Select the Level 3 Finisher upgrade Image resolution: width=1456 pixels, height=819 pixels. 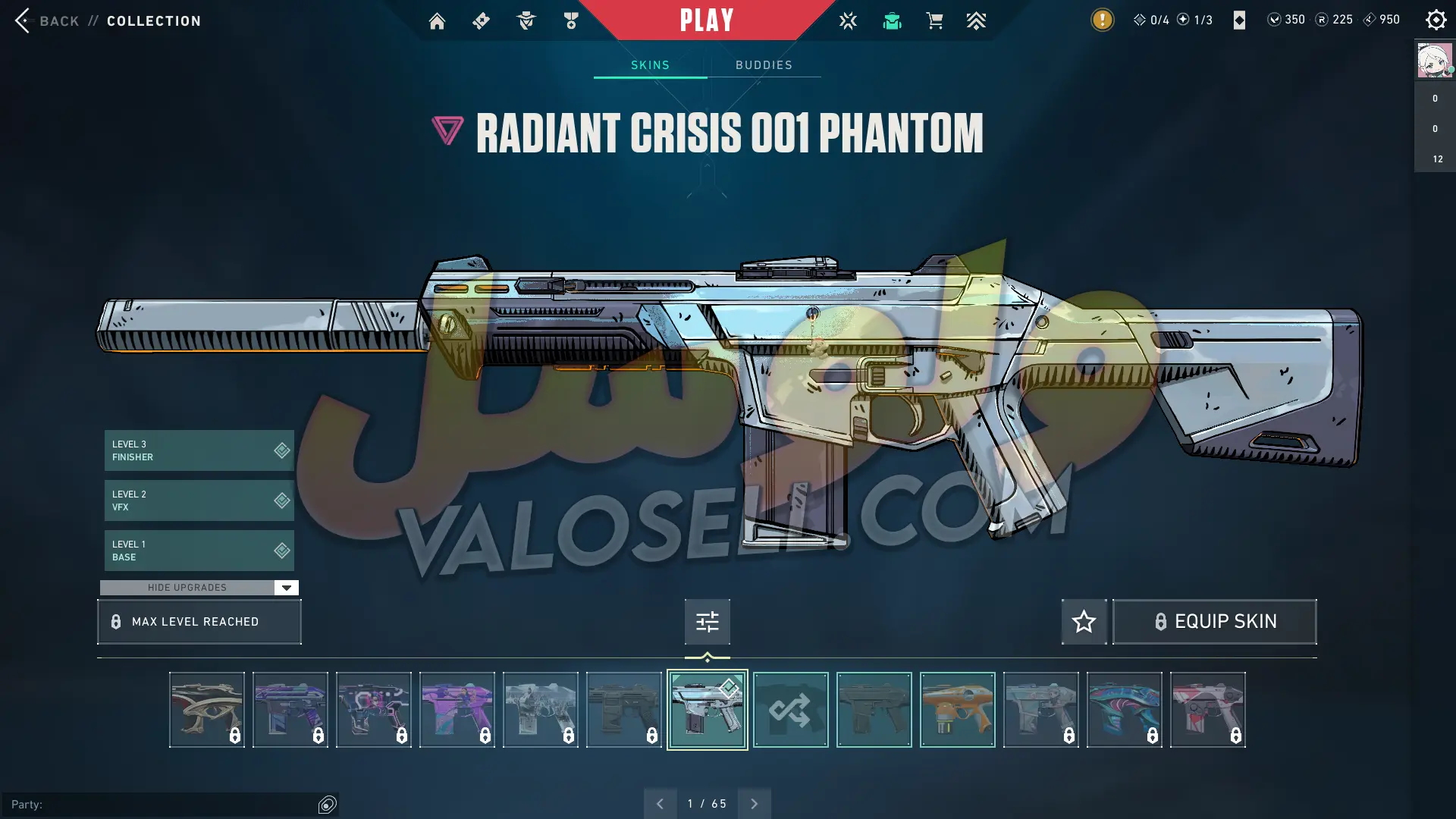click(x=199, y=450)
